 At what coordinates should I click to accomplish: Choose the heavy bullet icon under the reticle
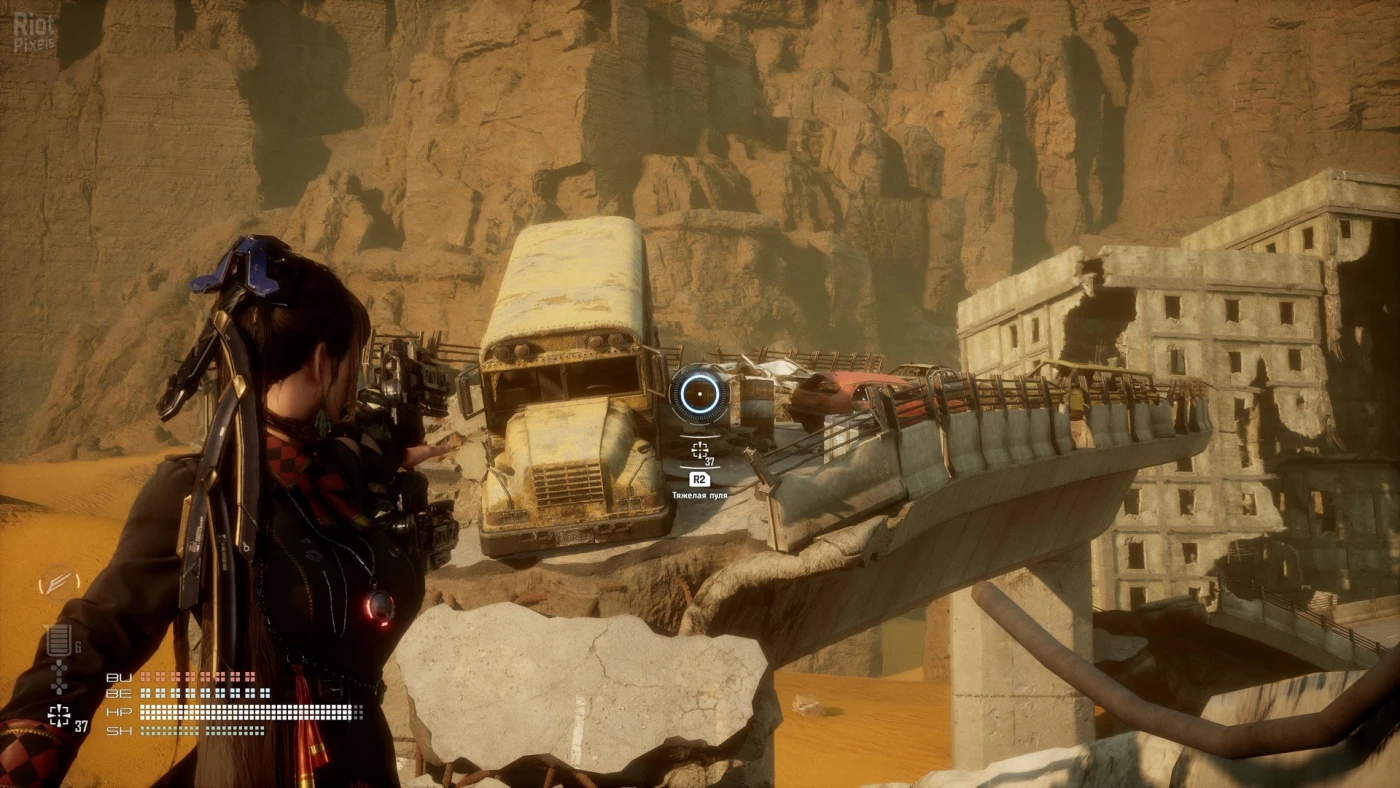point(699,450)
